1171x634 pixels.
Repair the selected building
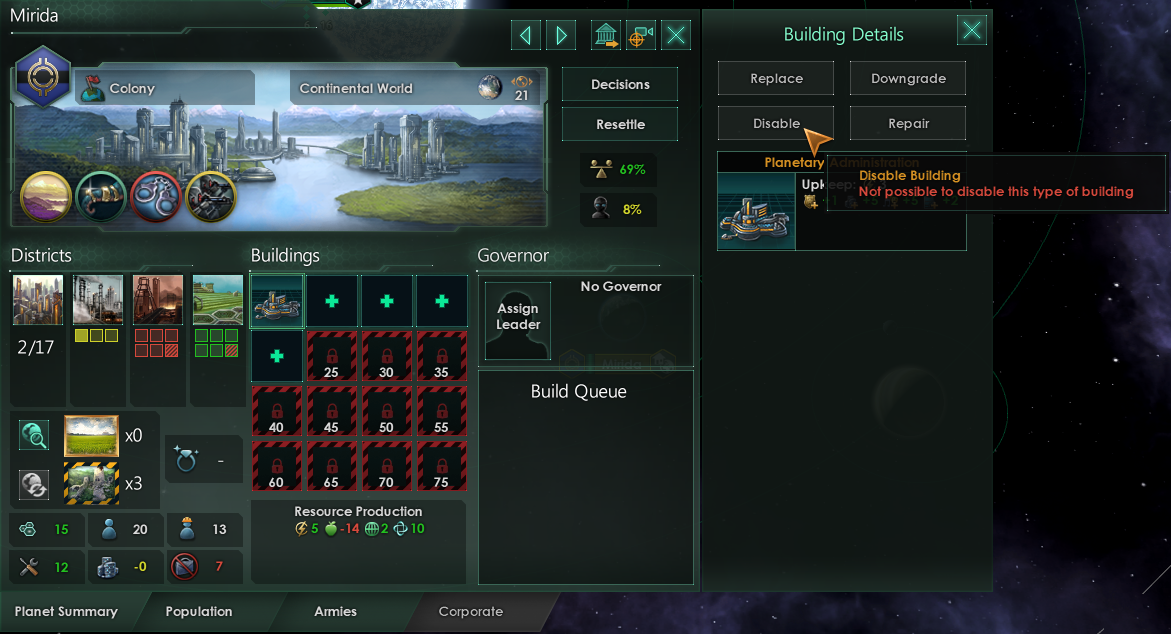(908, 124)
